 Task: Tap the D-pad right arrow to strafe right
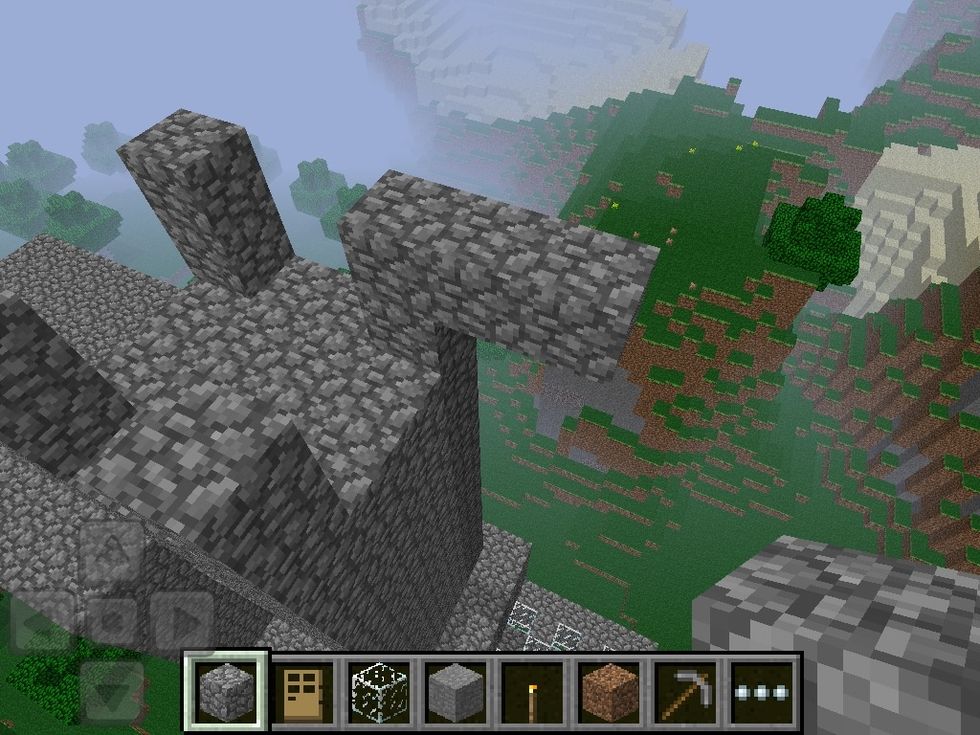(180, 622)
